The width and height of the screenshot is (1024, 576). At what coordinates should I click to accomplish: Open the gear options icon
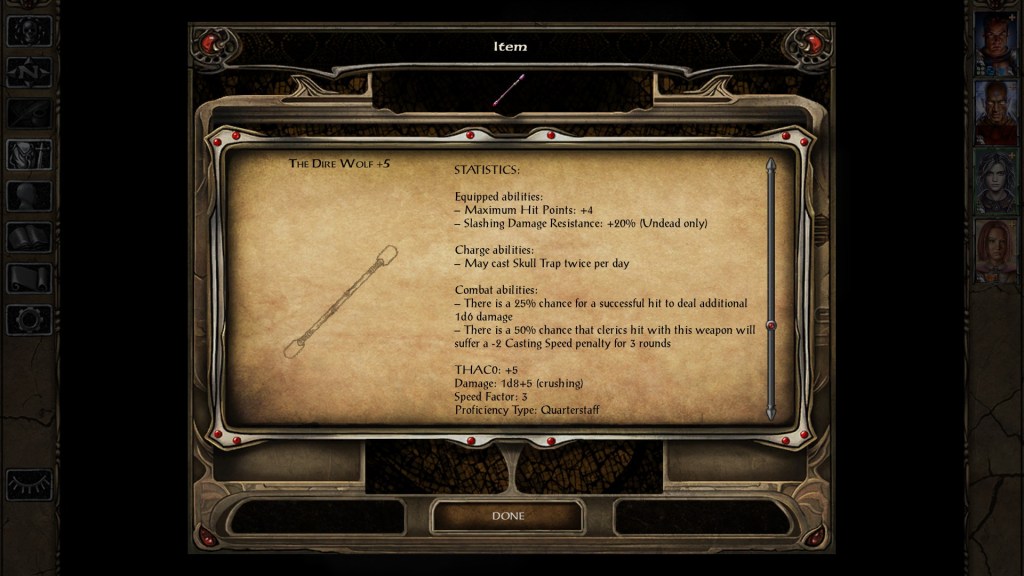pyautogui.click(x=29, y=320)
